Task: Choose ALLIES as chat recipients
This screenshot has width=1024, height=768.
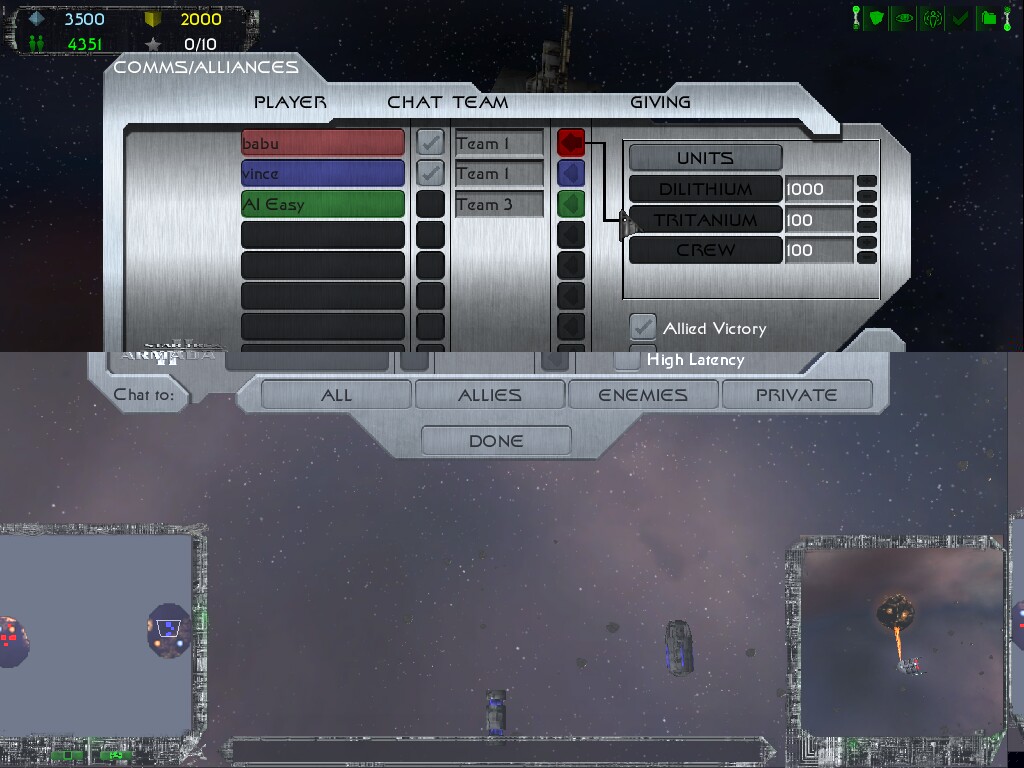Action: (490, 395)
